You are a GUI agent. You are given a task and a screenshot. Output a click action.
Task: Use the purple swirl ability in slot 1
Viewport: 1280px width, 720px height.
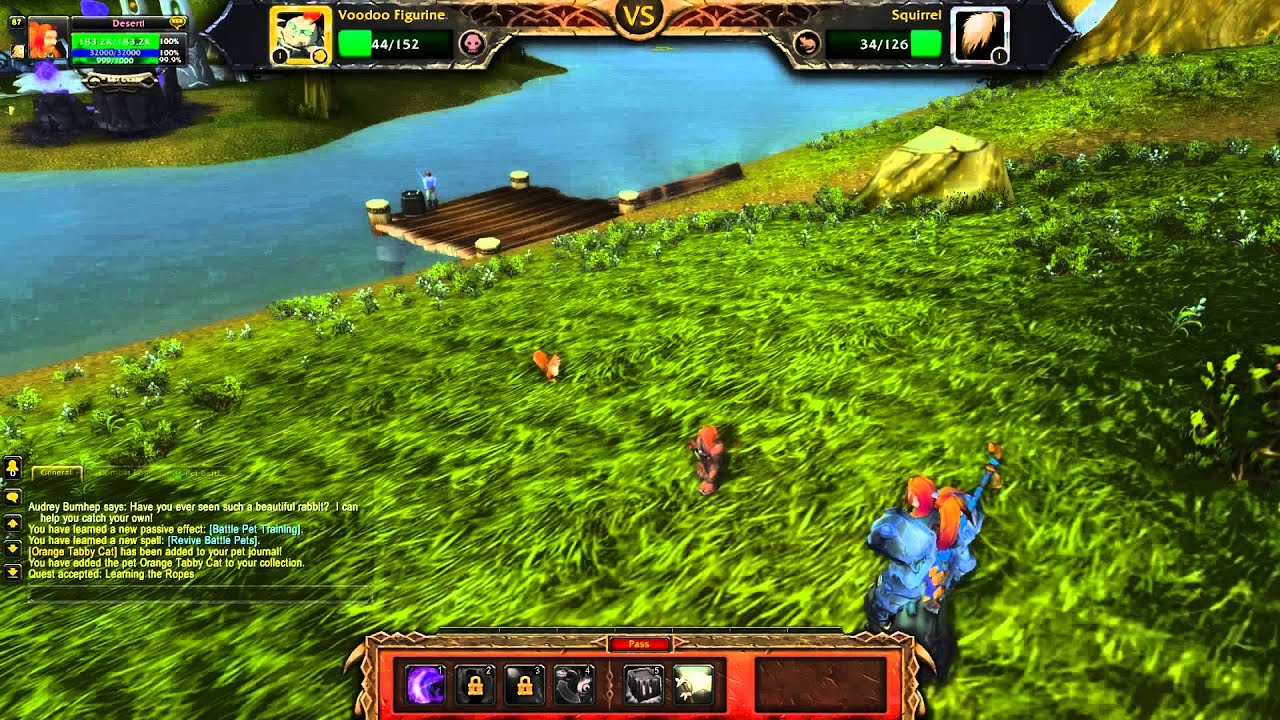click(x=425, y=685)
